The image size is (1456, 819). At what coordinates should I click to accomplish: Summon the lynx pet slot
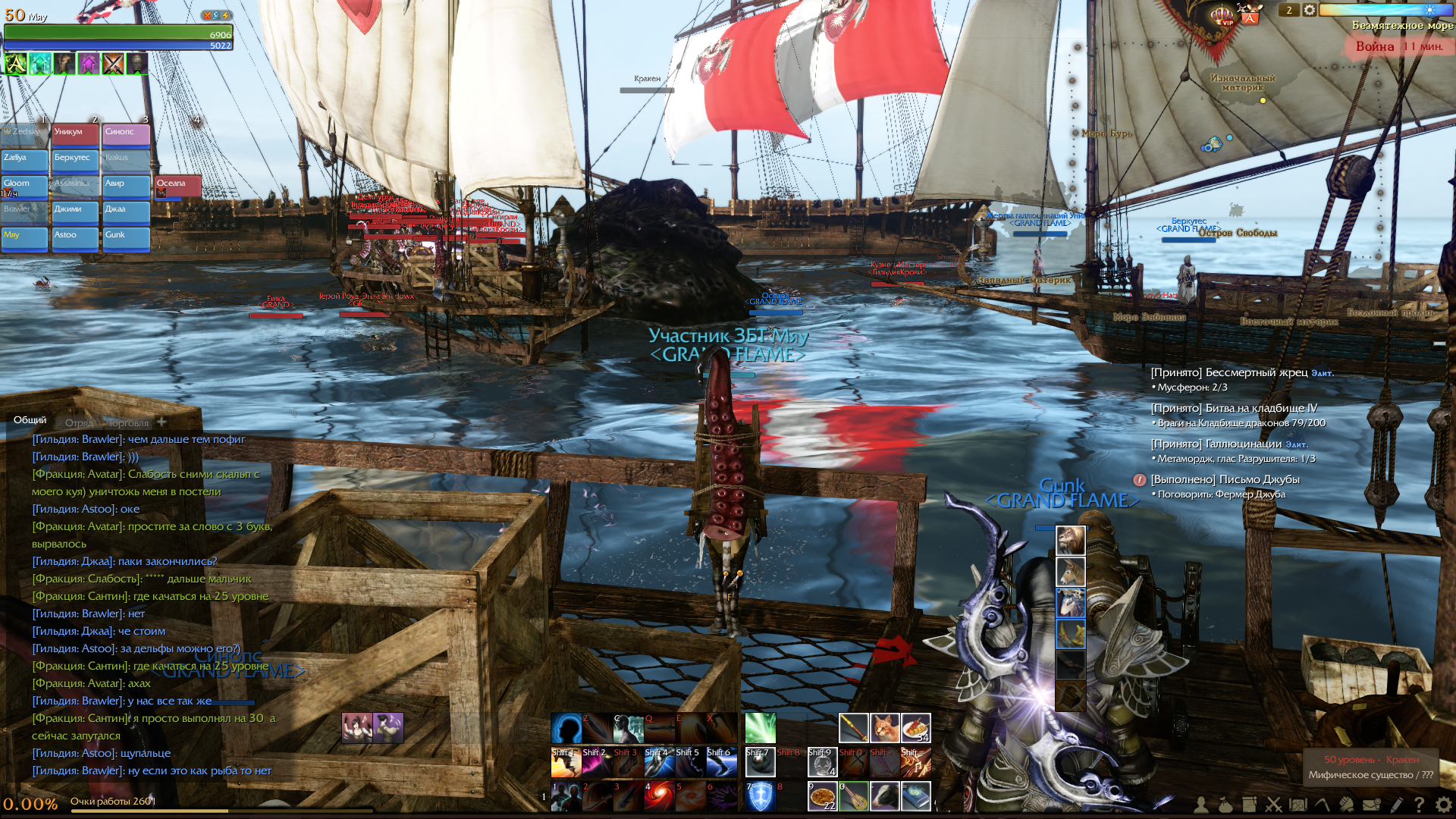point(885,728)
